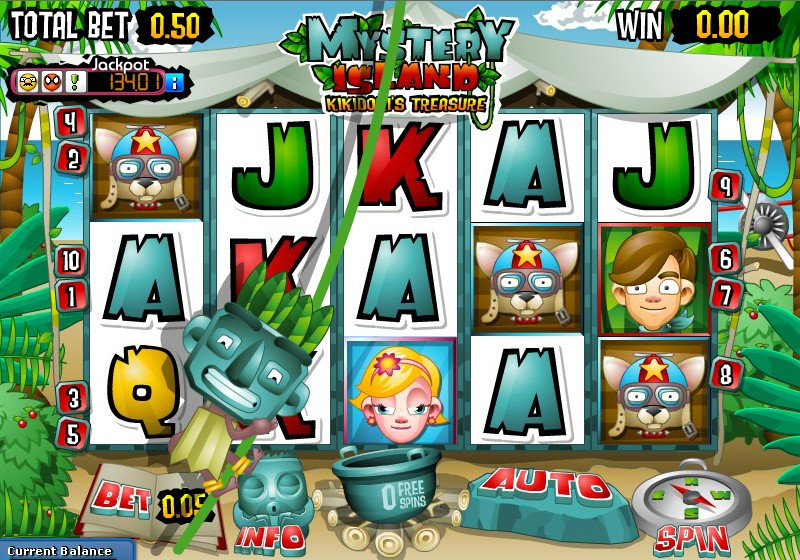Open the Current Balance tab

[x=65, y=551]
